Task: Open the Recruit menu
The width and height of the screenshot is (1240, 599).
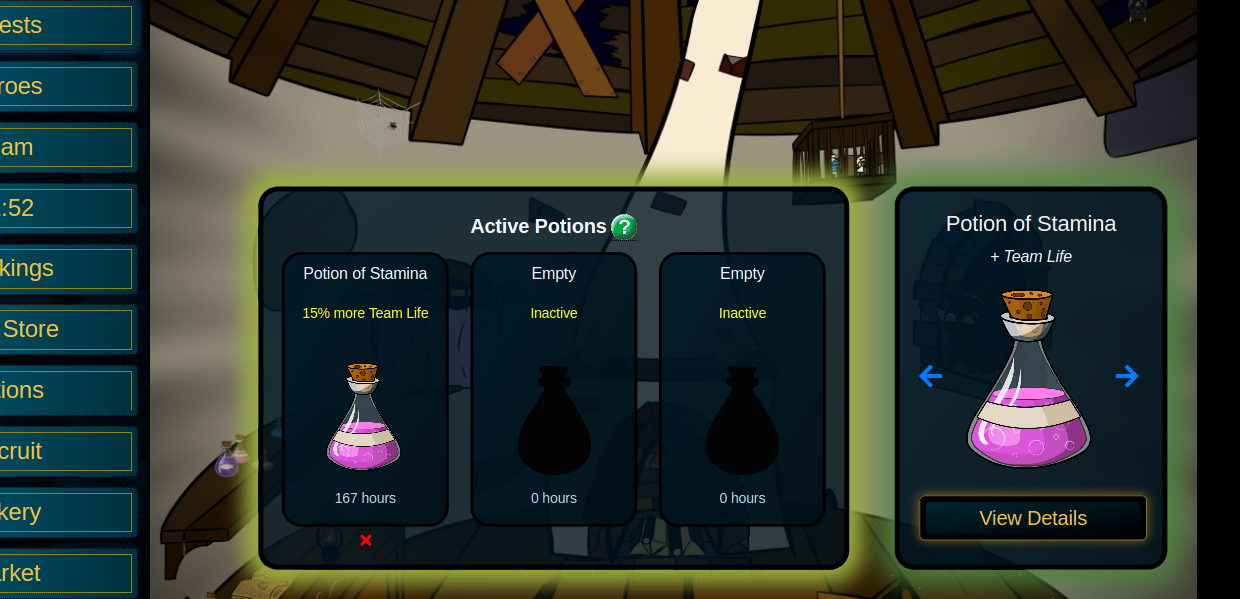Action: click(x=65, y=451)
